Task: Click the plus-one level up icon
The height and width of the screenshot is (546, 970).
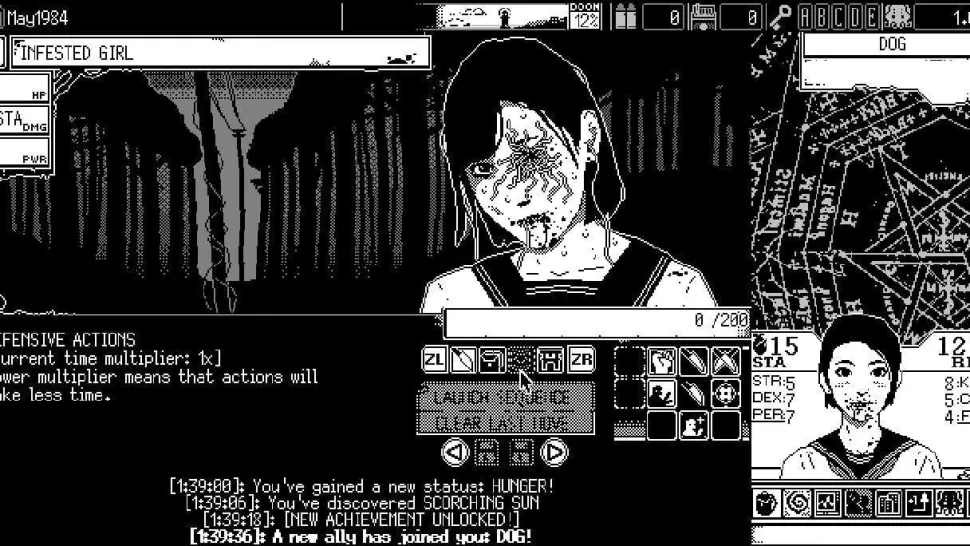Action: point(918,502)
